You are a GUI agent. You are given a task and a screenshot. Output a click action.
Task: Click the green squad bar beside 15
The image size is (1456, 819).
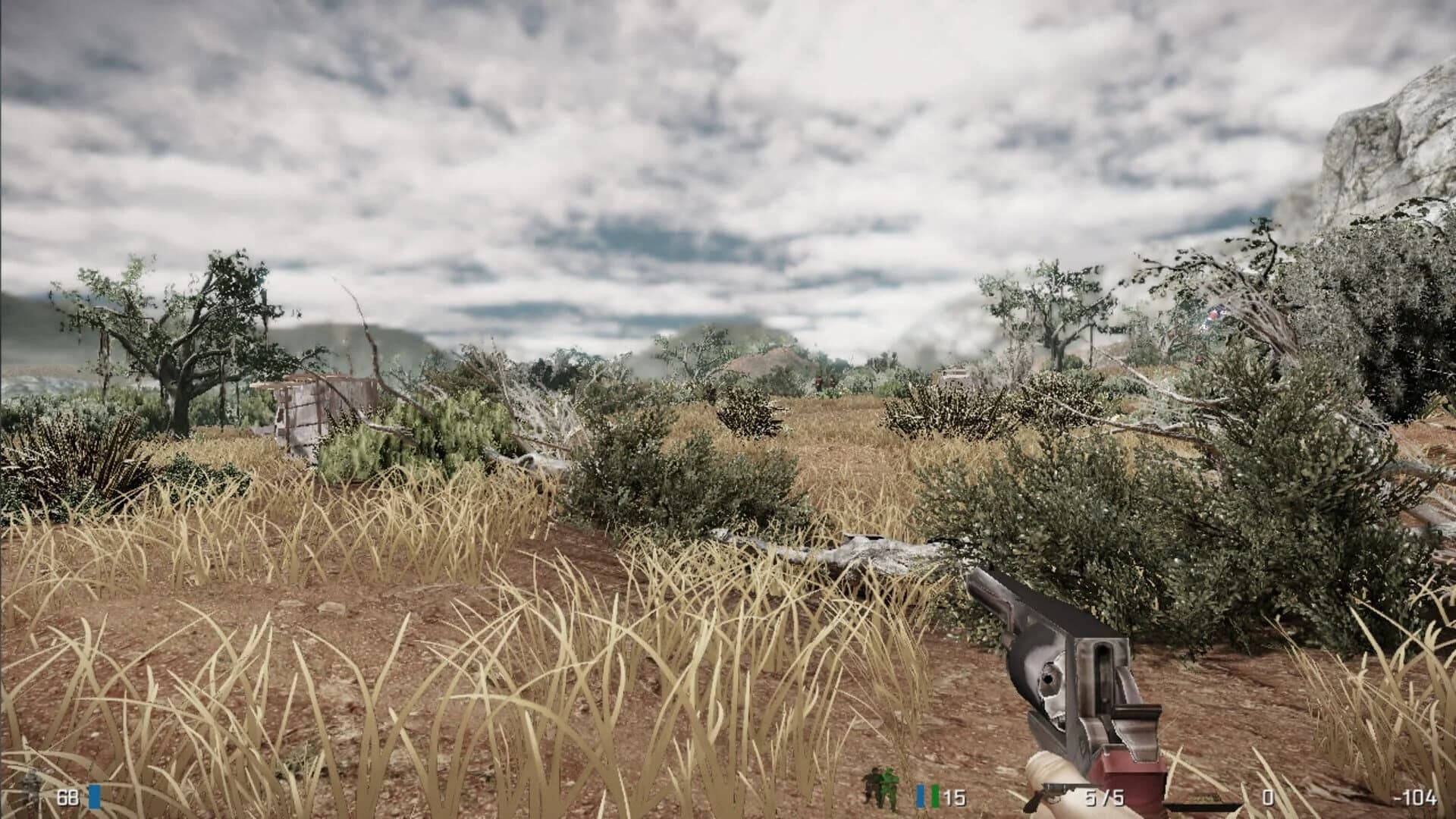pyautogui.click(x=934, y=796)
